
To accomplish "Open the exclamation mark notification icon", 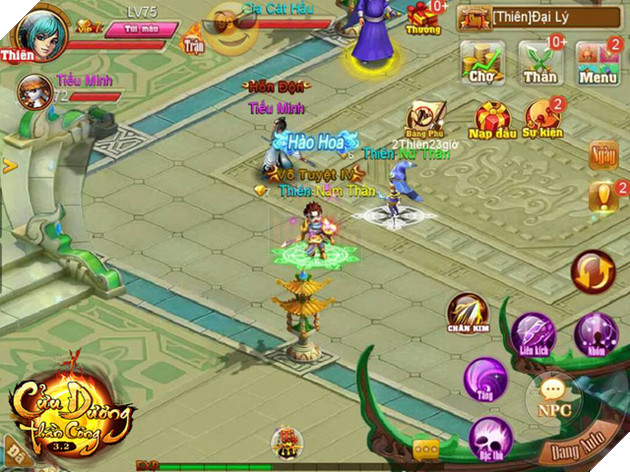I will point(603,196).
